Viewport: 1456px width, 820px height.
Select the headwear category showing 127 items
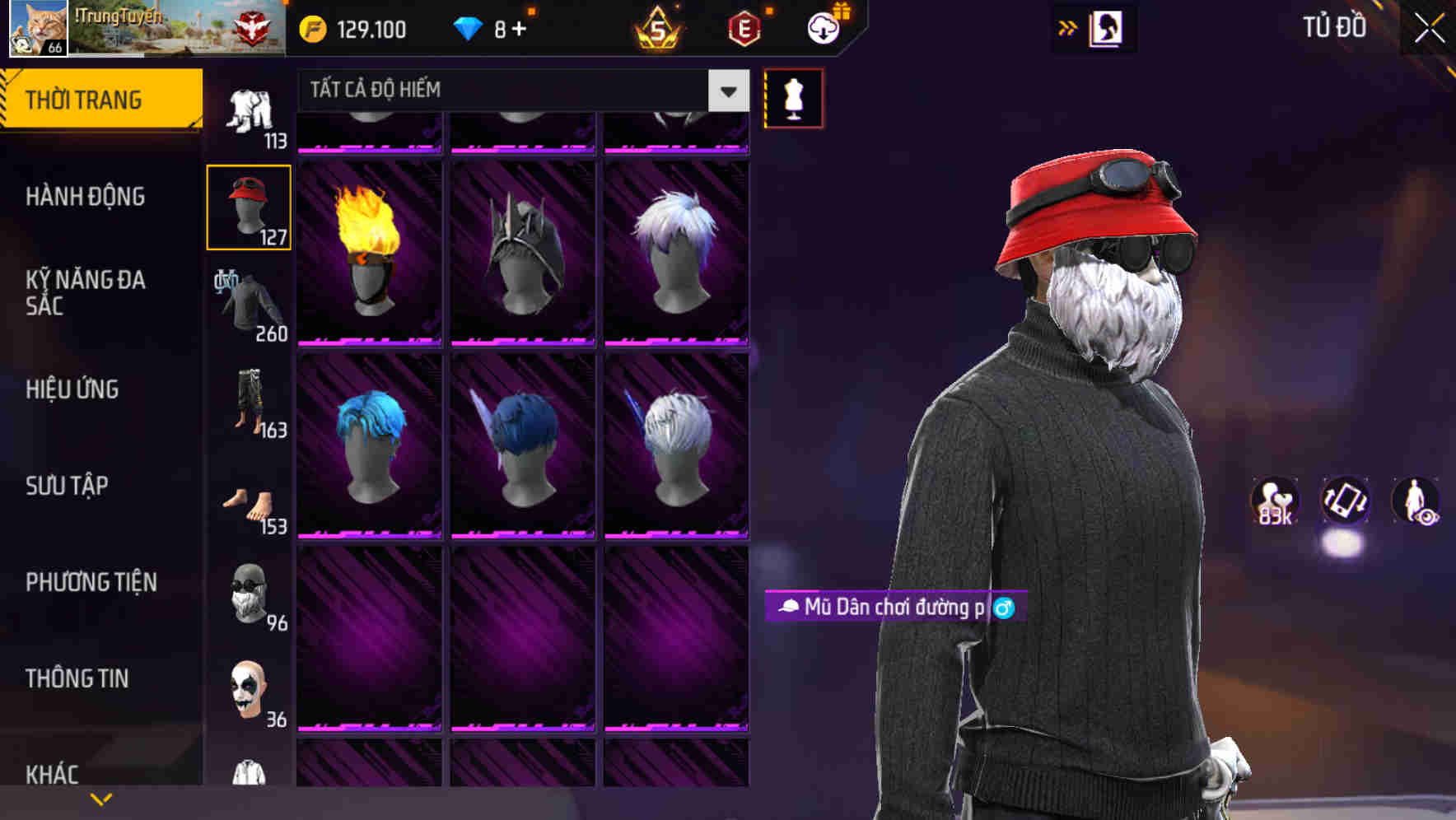249,206
